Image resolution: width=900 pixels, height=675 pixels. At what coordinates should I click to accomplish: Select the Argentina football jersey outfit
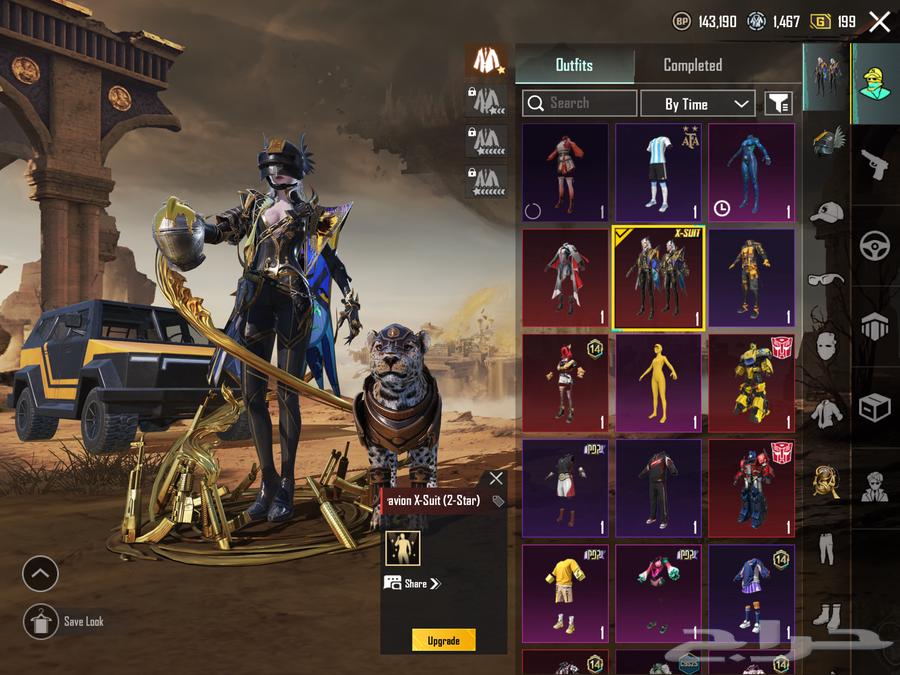click(658, 171)
